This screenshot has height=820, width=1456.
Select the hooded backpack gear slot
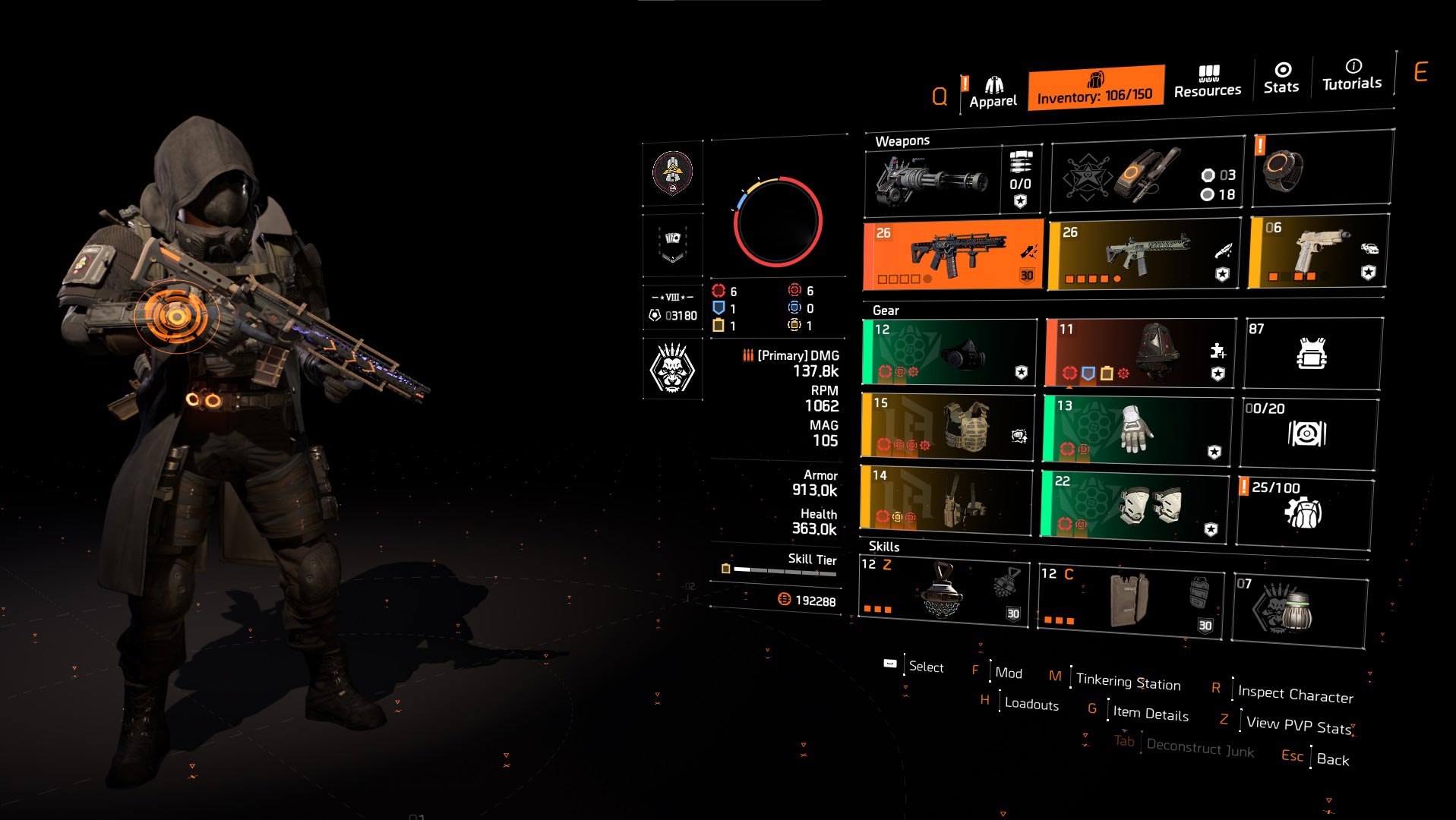[x=1141, y=353]
